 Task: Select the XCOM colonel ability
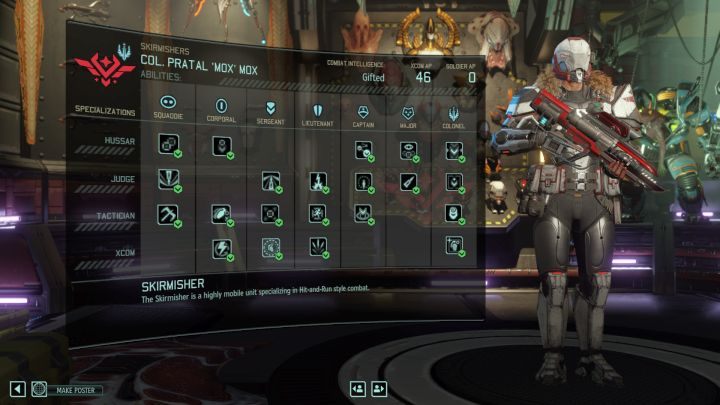[454, 244]
